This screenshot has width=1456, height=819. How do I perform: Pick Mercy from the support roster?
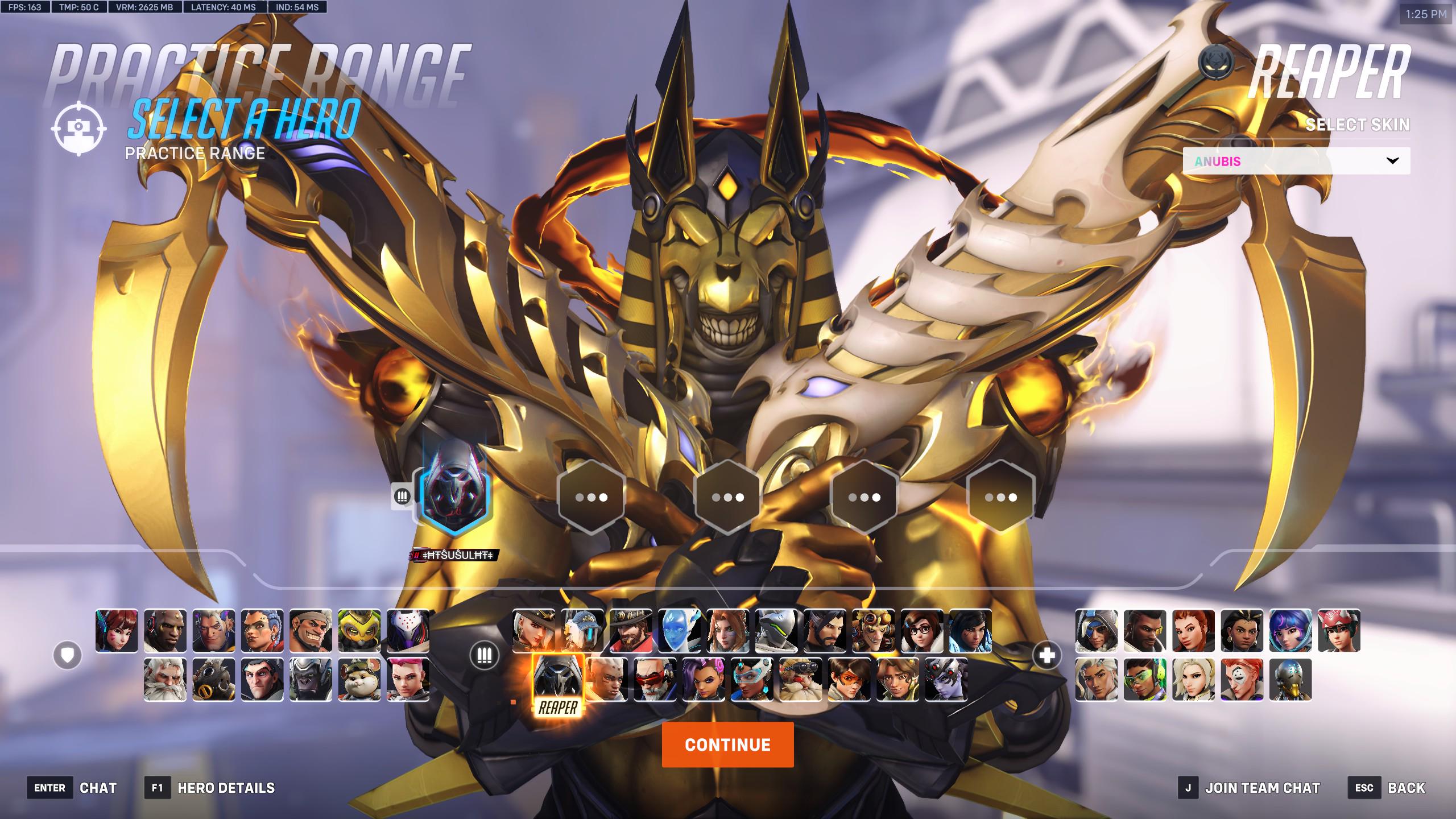point(1193,679)
